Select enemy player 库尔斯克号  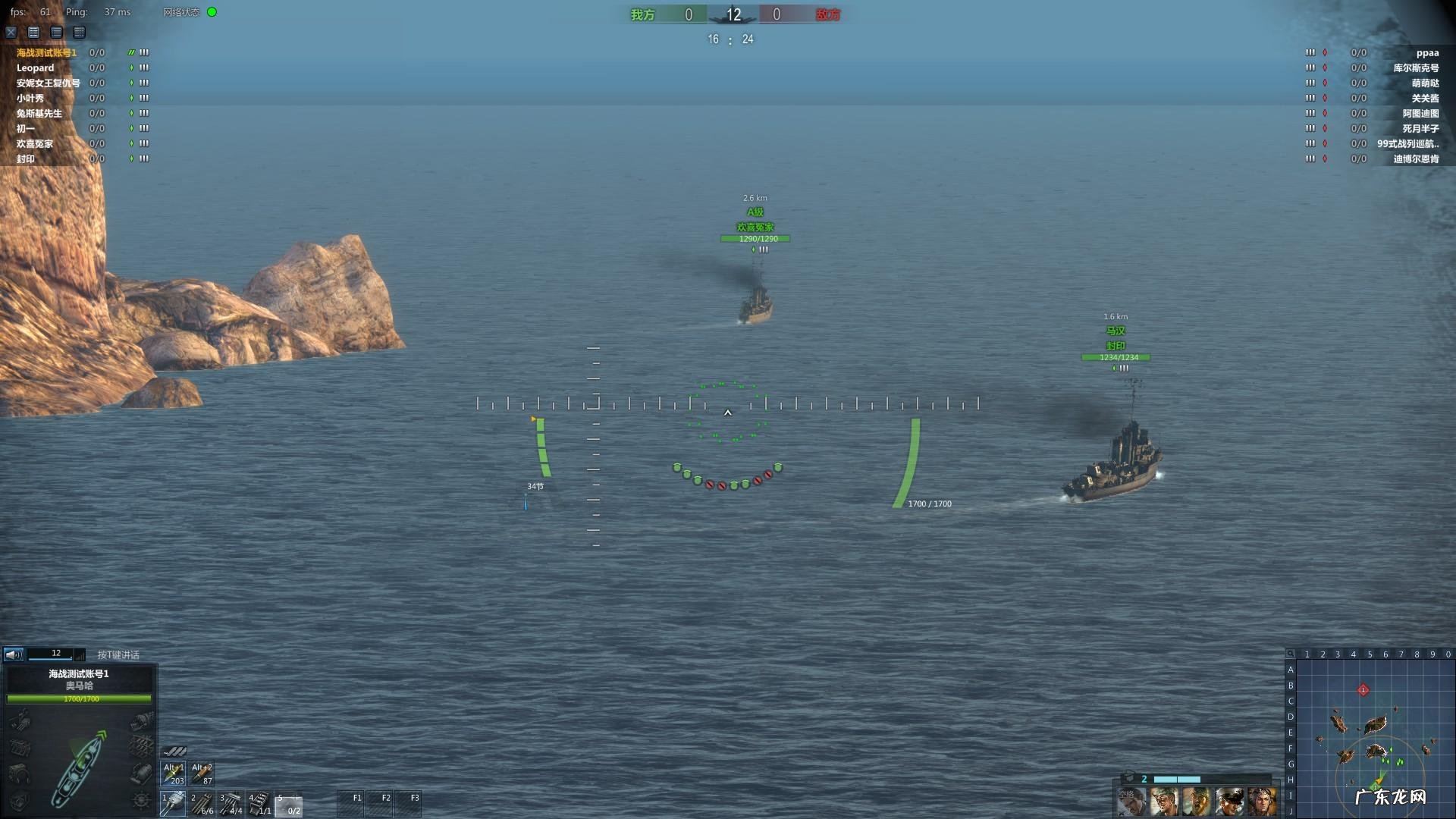pyautogui.click(x=1415, y=67)
